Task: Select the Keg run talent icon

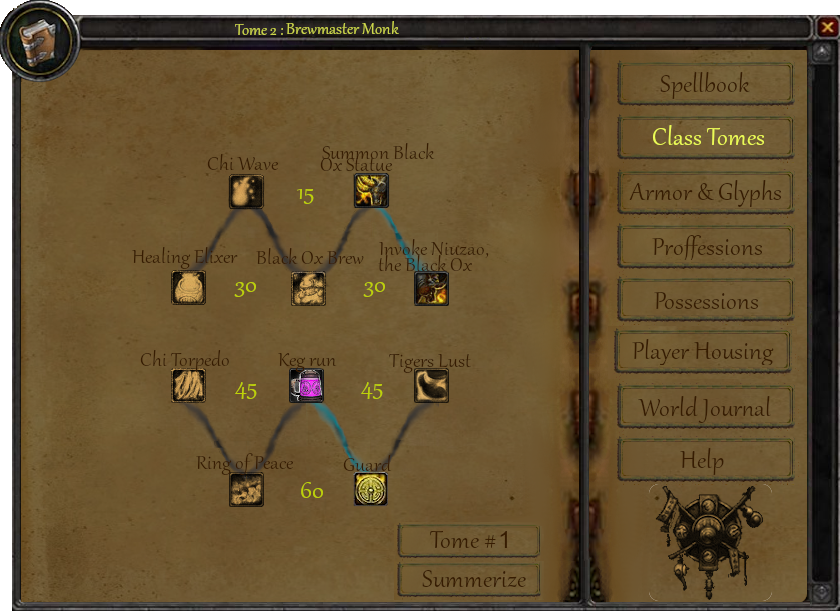Action: [x=306, y=386]
